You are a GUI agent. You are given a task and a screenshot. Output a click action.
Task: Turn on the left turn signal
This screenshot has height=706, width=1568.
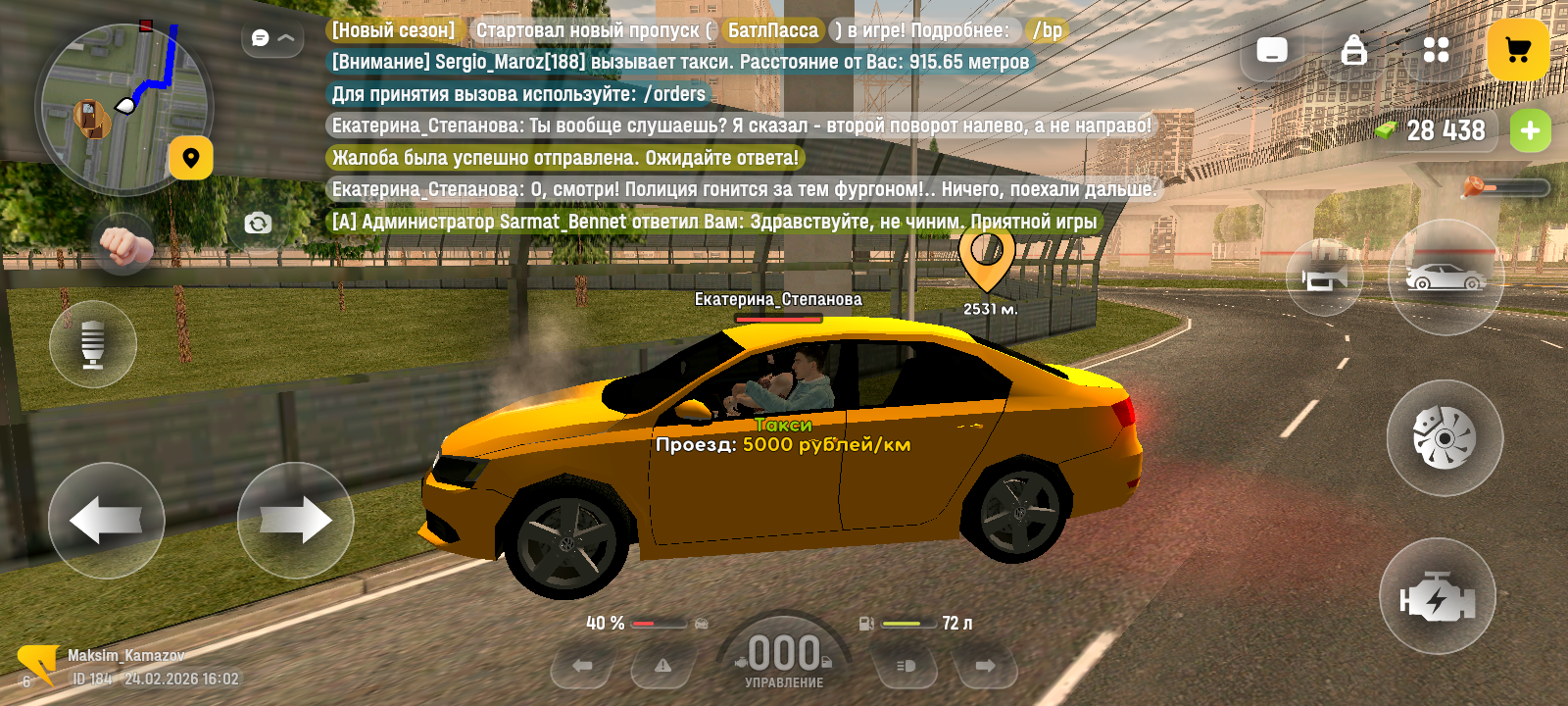583,667
